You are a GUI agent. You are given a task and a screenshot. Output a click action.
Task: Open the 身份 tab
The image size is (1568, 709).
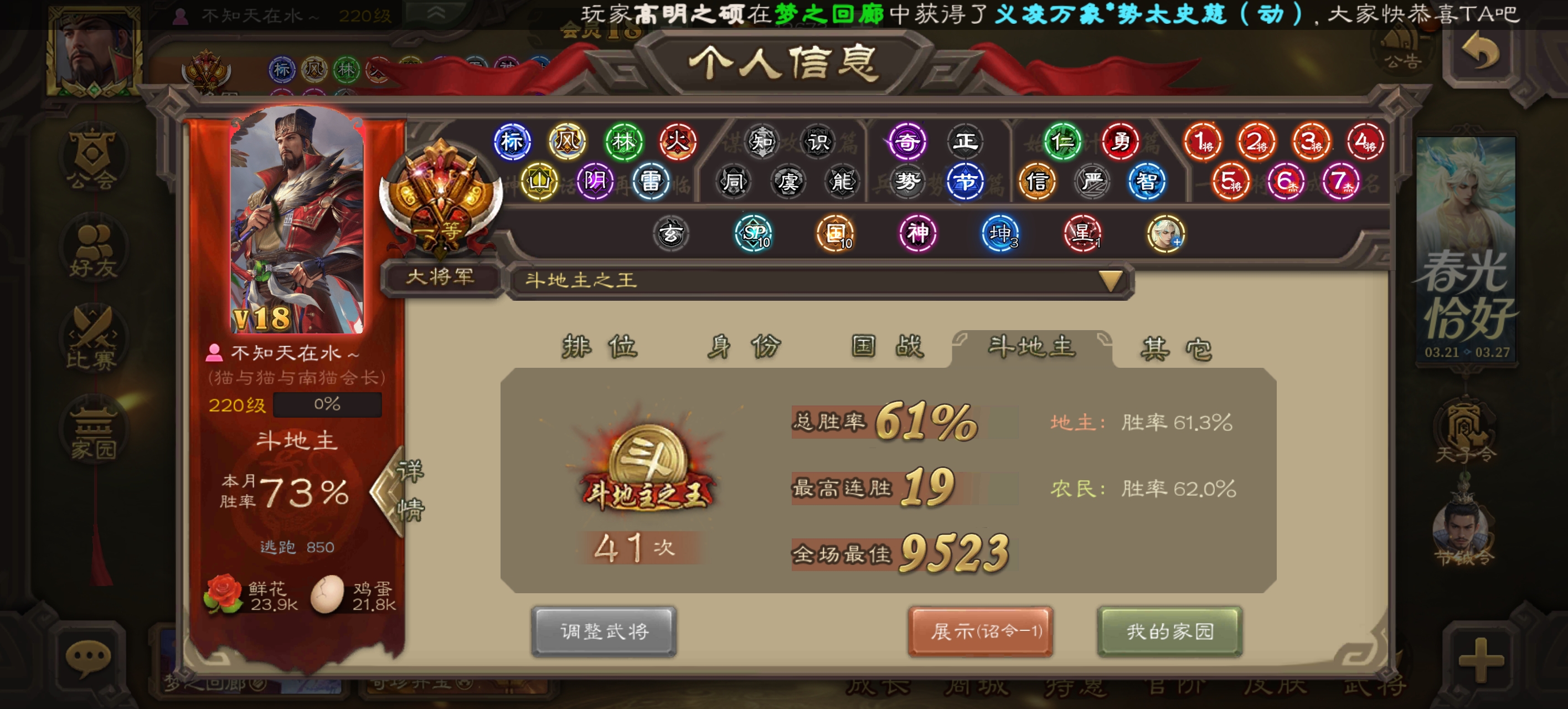742,347
